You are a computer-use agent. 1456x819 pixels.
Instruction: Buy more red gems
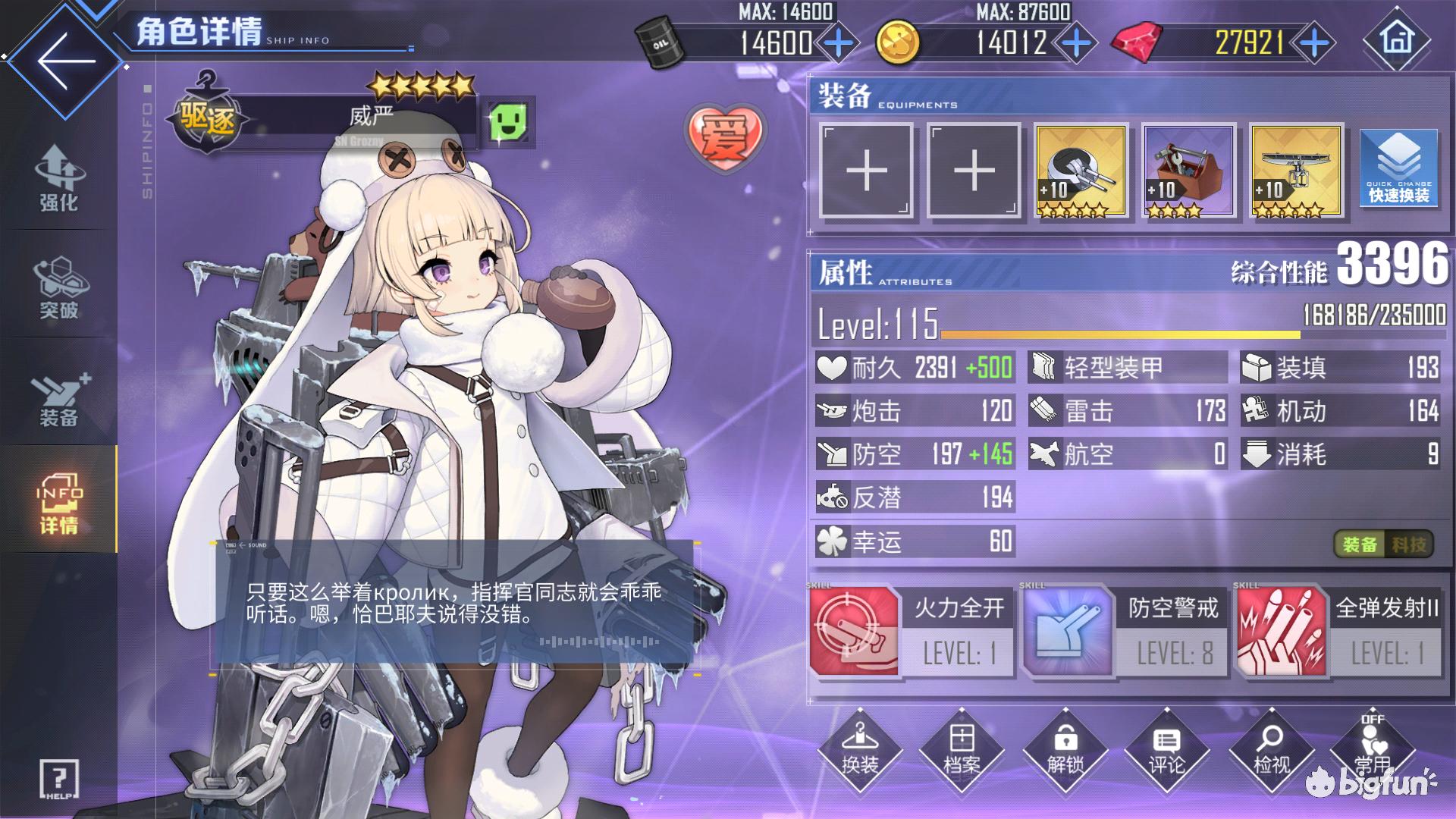1314,43
